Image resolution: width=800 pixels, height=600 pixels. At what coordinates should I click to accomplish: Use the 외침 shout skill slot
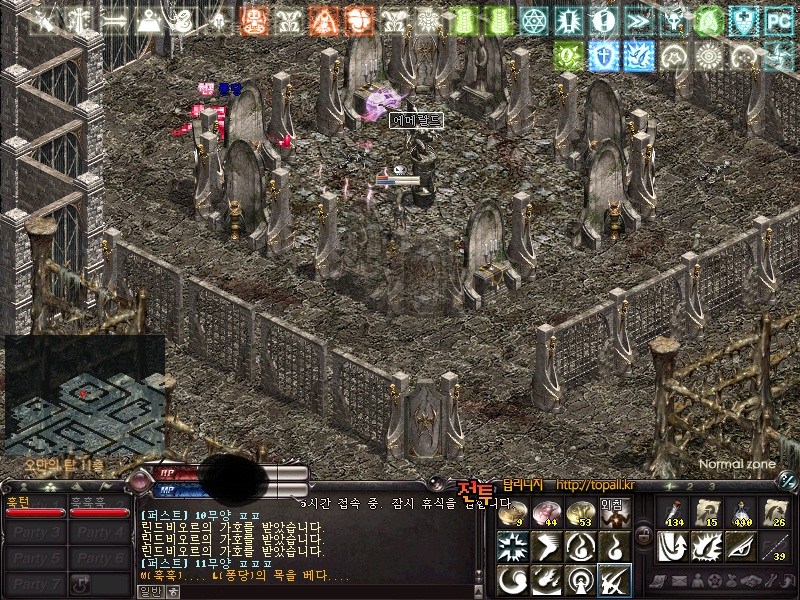(612, 512)
